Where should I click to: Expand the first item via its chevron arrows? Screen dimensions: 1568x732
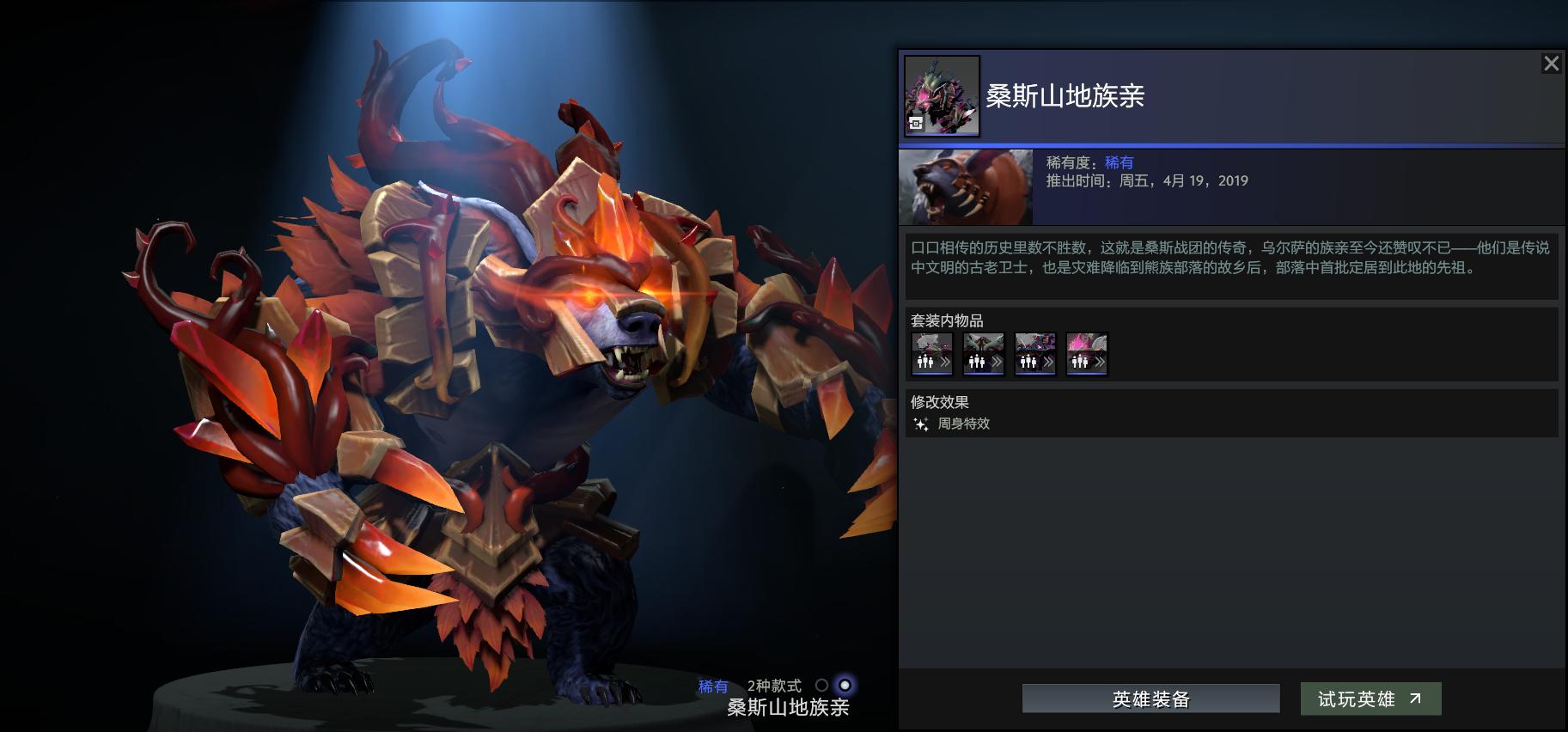(x=948, y=363)
